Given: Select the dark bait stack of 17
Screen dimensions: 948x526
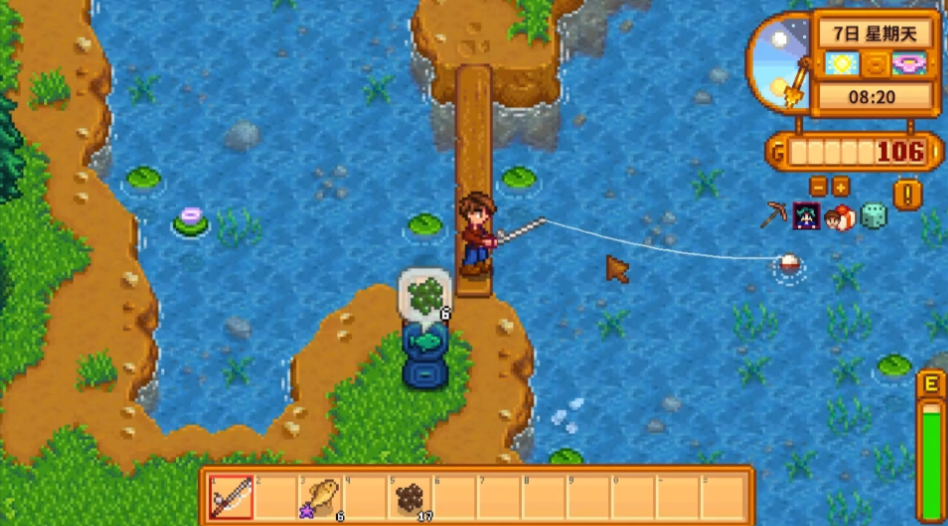Looking at the screenshot, I should [410, 496].
